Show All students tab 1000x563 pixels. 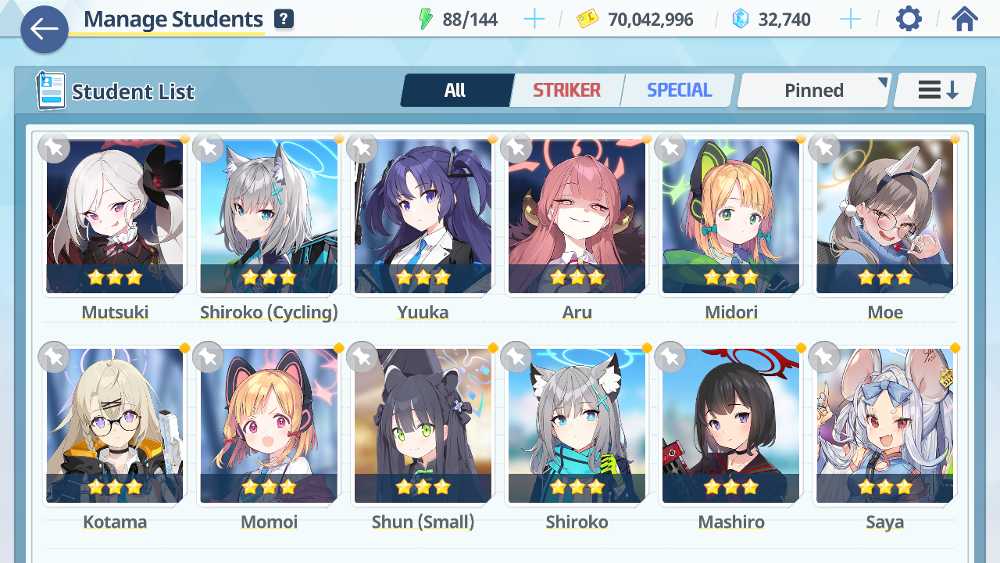(x=455, y=90)
